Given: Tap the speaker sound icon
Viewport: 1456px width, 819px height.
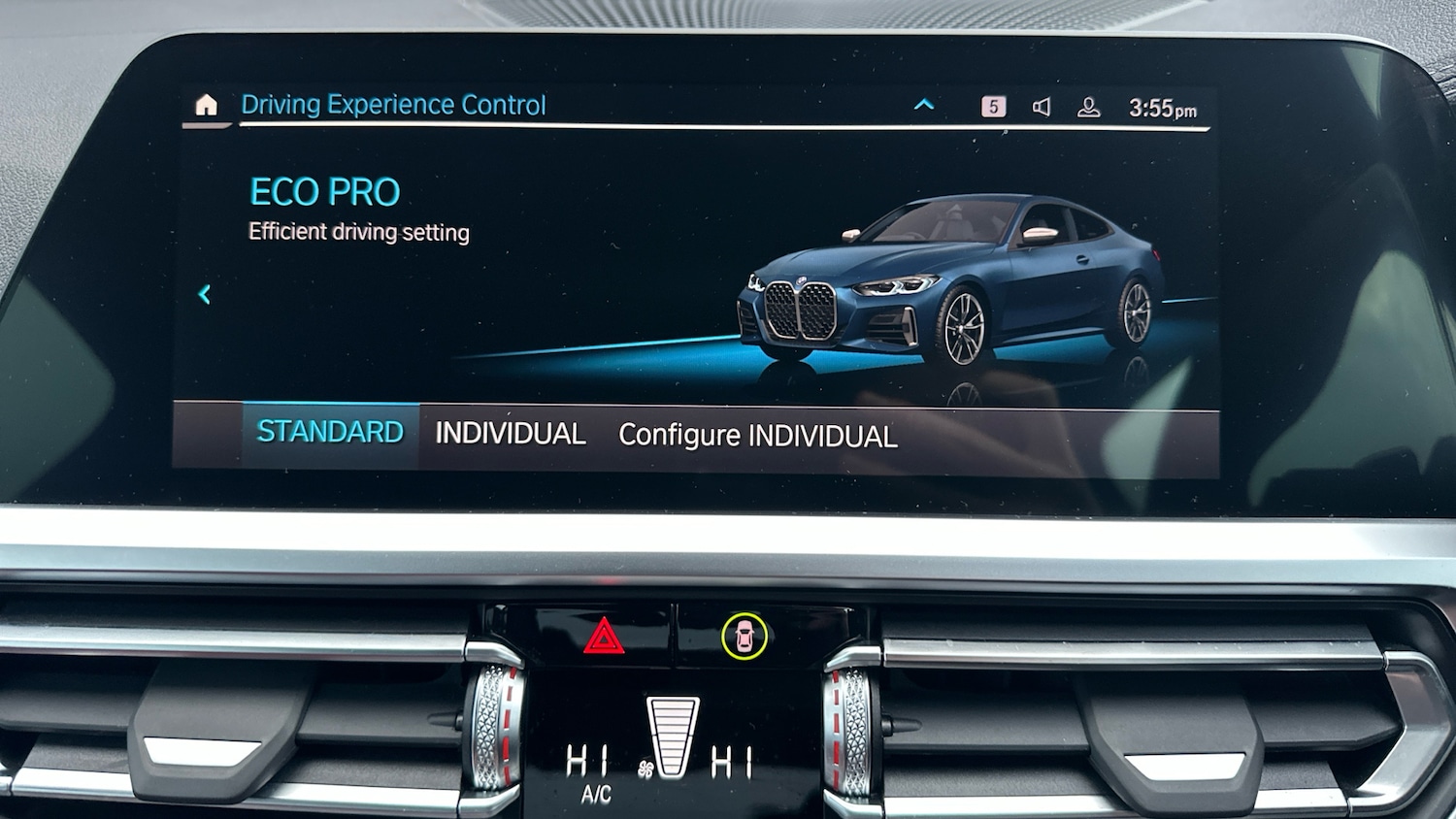Looking at the screenshot, I should (x=1042, y=107).
